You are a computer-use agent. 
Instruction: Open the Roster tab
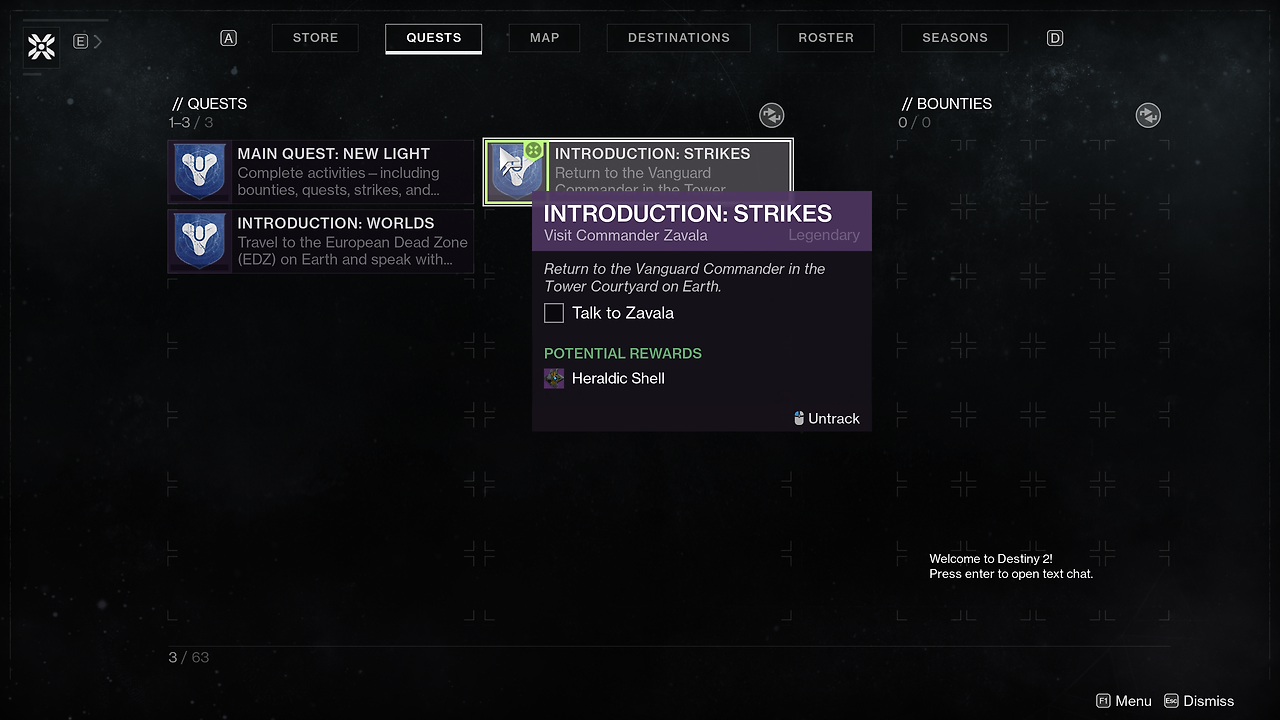(x=826, y=38)
